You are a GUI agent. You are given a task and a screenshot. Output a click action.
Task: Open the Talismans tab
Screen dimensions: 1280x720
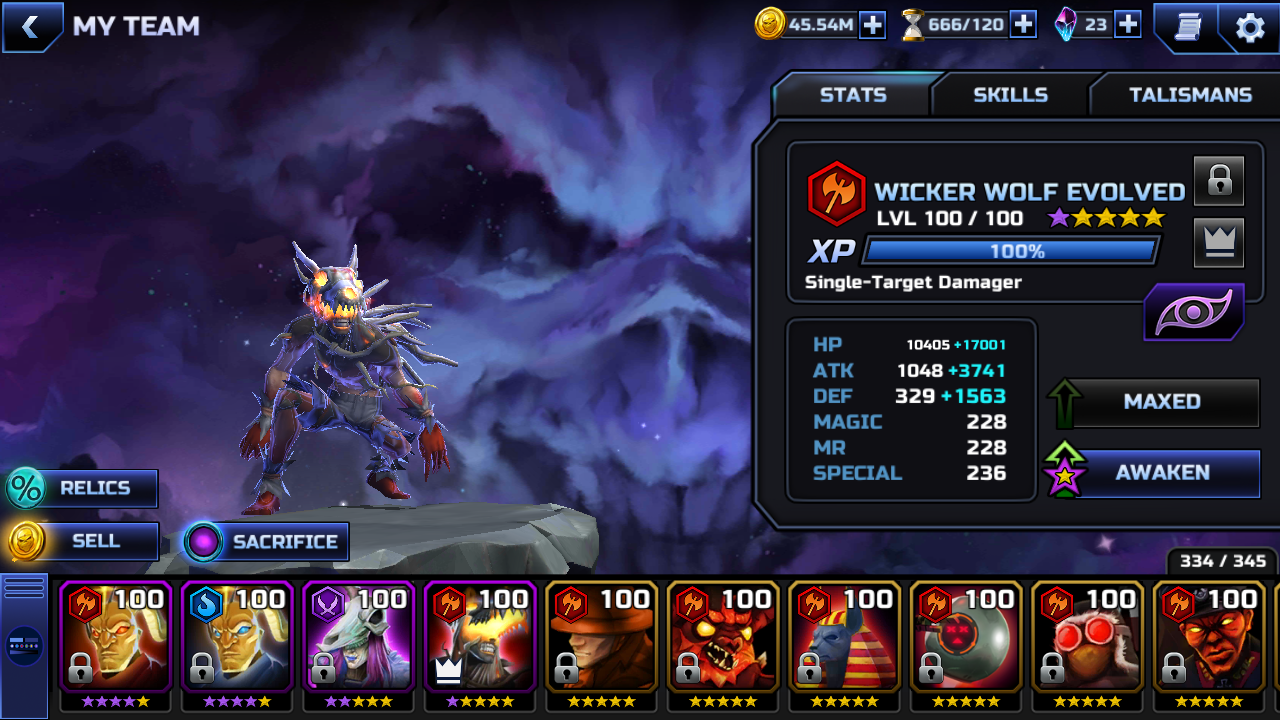tap(1190, 95)
